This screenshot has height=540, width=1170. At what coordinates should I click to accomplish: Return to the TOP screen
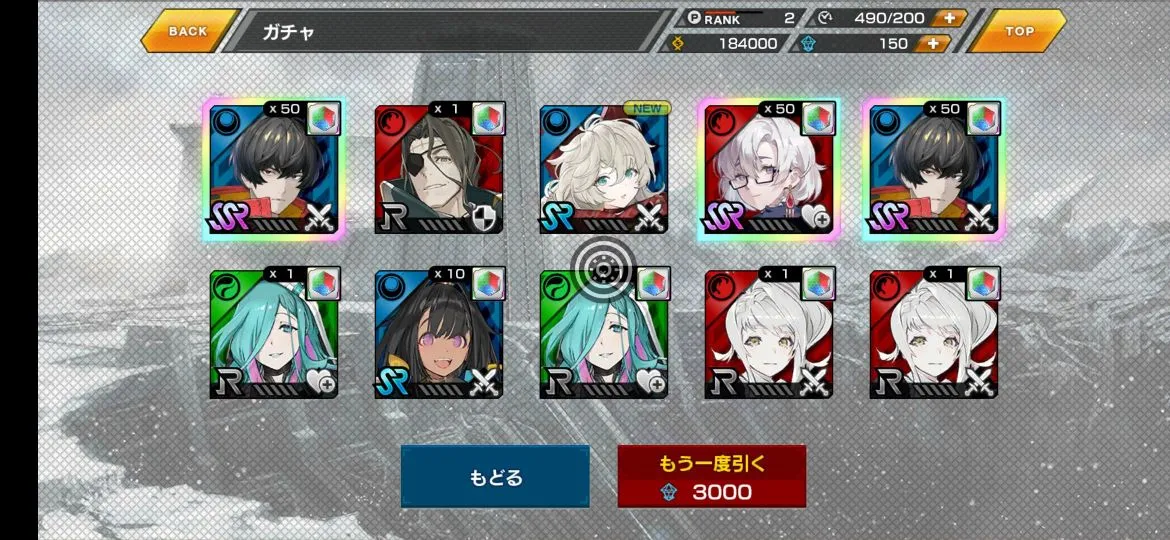pyautogui.click(x=1019, y=31)
